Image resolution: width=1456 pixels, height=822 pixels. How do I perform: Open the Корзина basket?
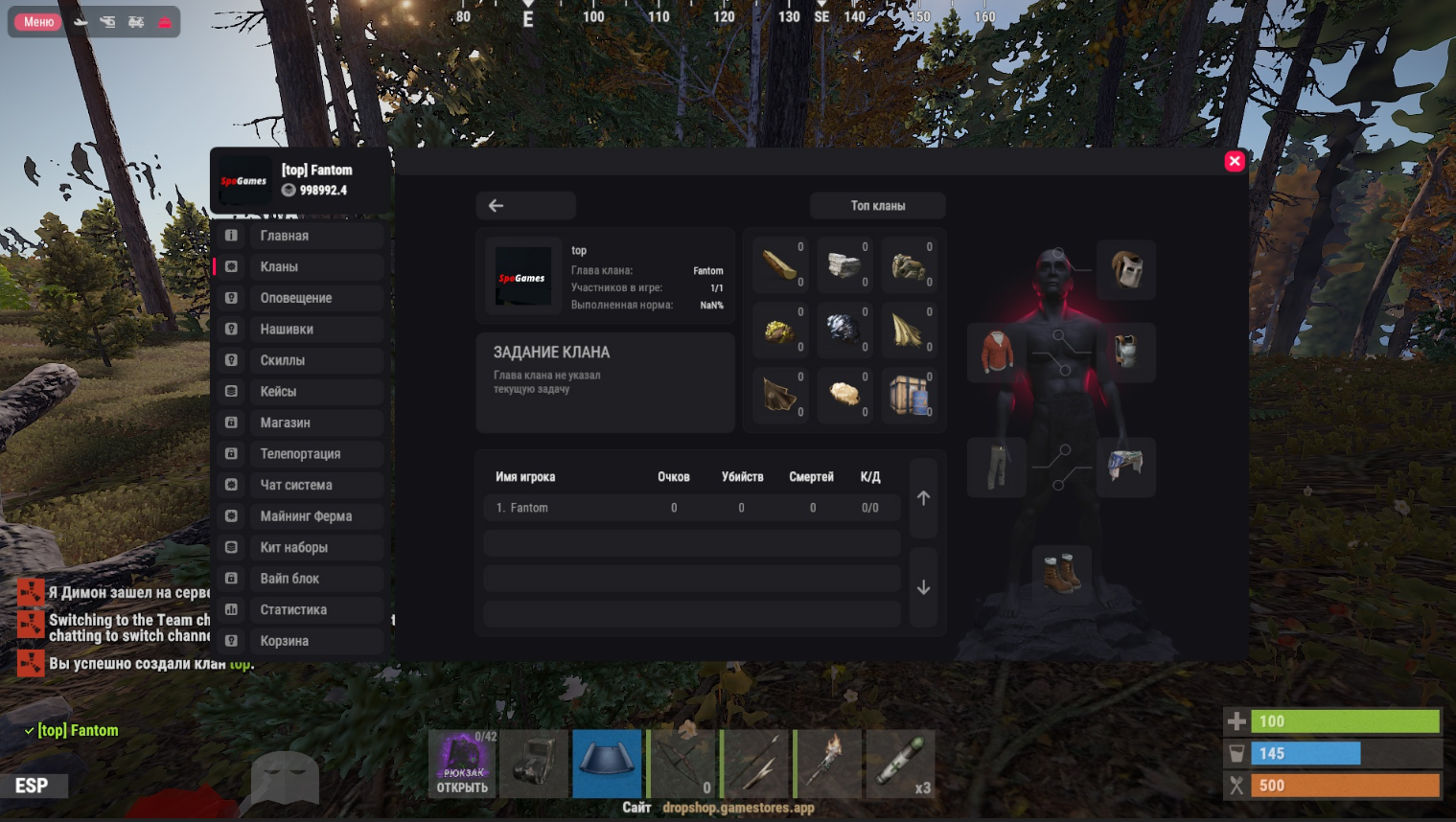tap(299, 641)
